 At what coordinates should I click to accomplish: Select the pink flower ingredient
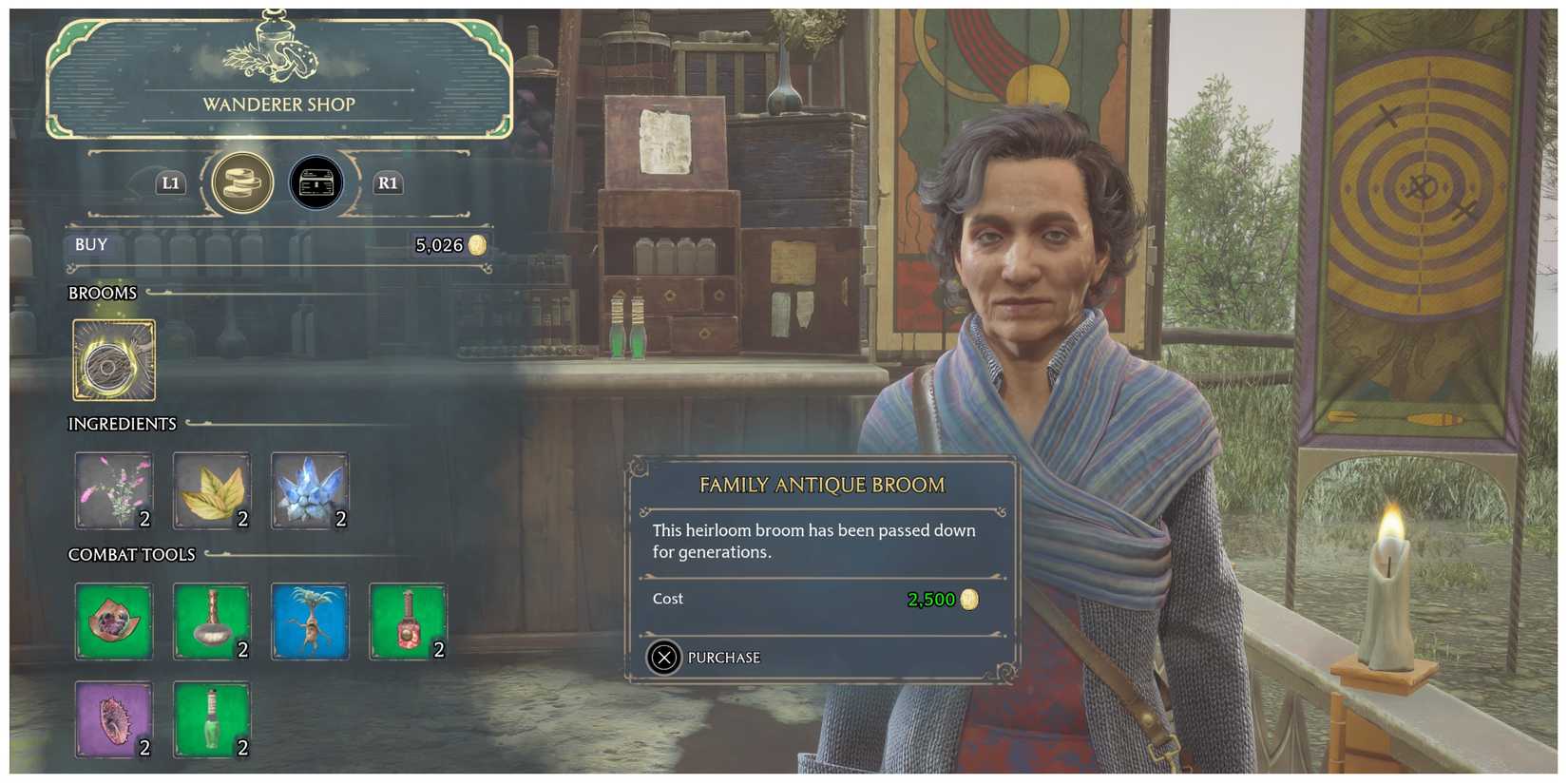pos(113,489)
